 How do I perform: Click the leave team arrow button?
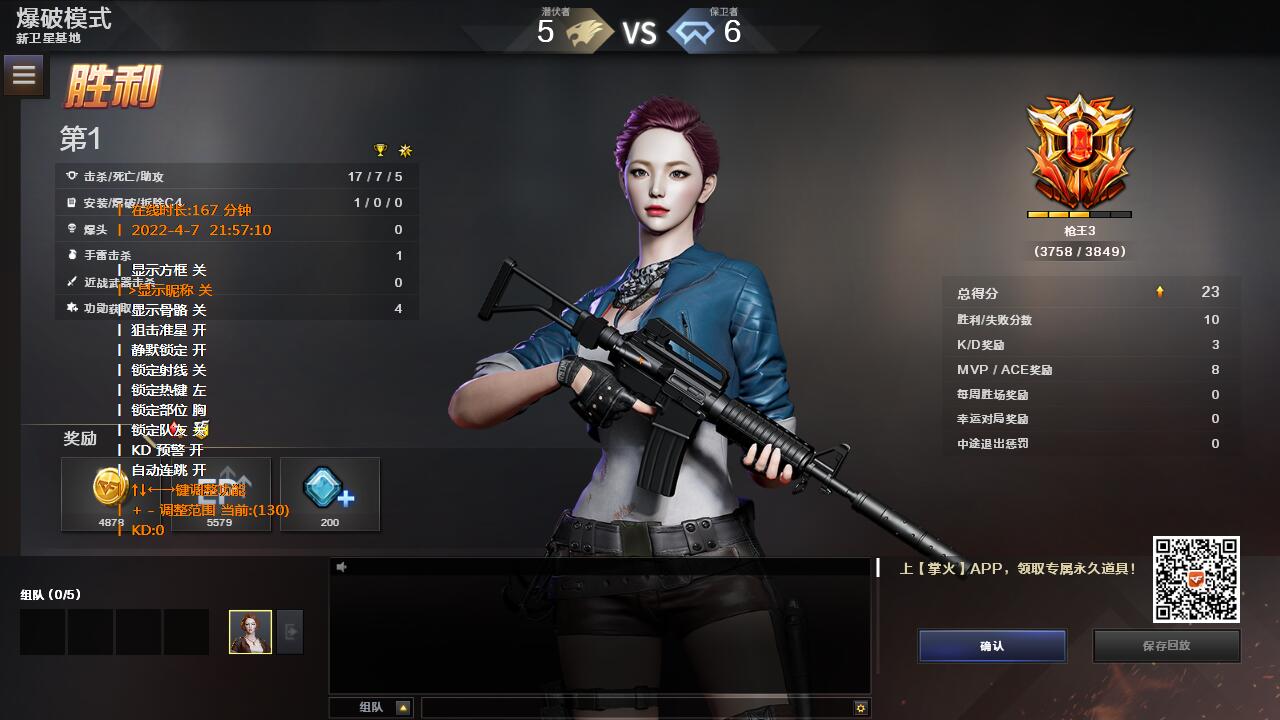pos(290,632)
